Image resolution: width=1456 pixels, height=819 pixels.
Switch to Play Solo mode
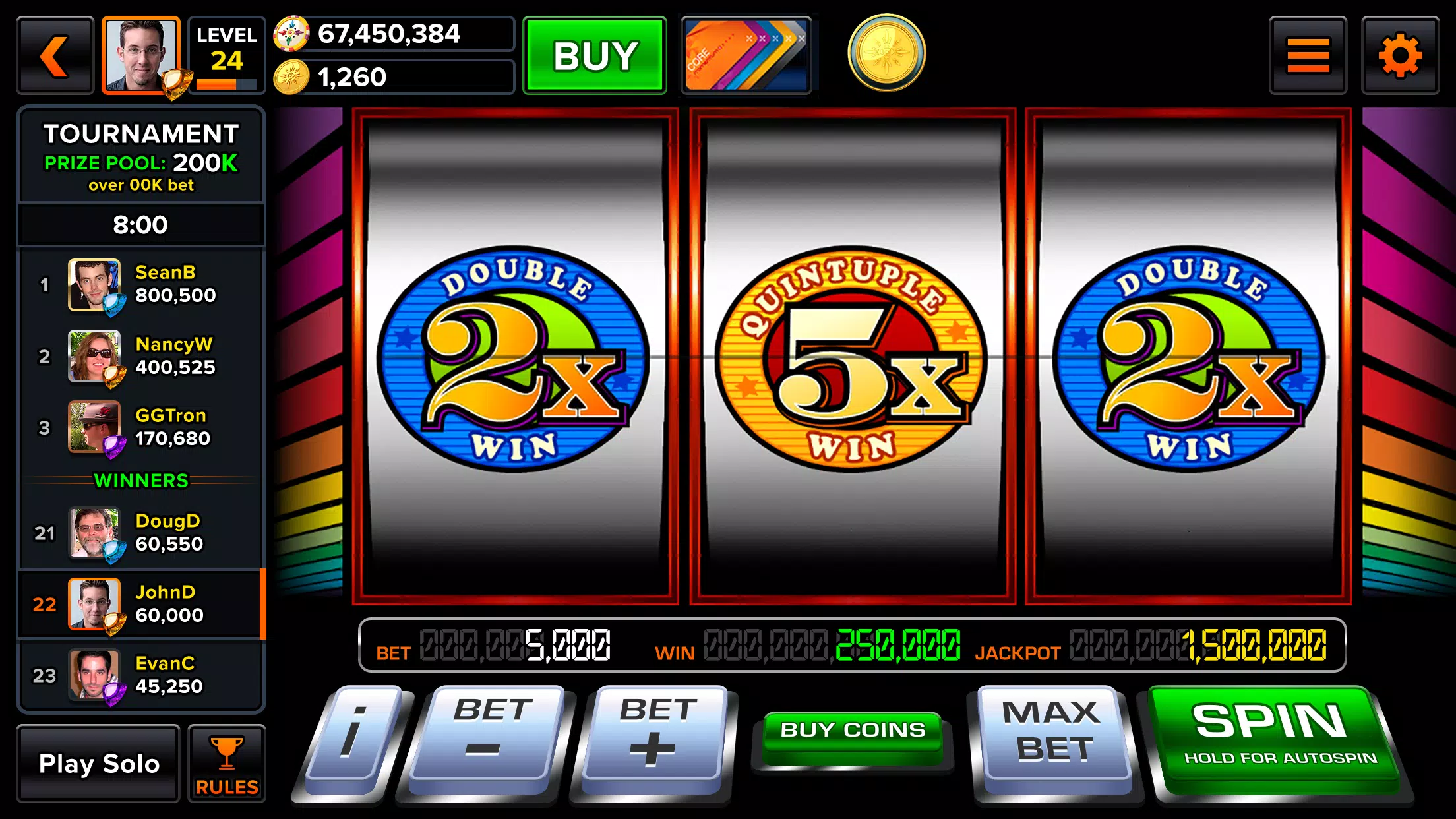click(99, 764)
